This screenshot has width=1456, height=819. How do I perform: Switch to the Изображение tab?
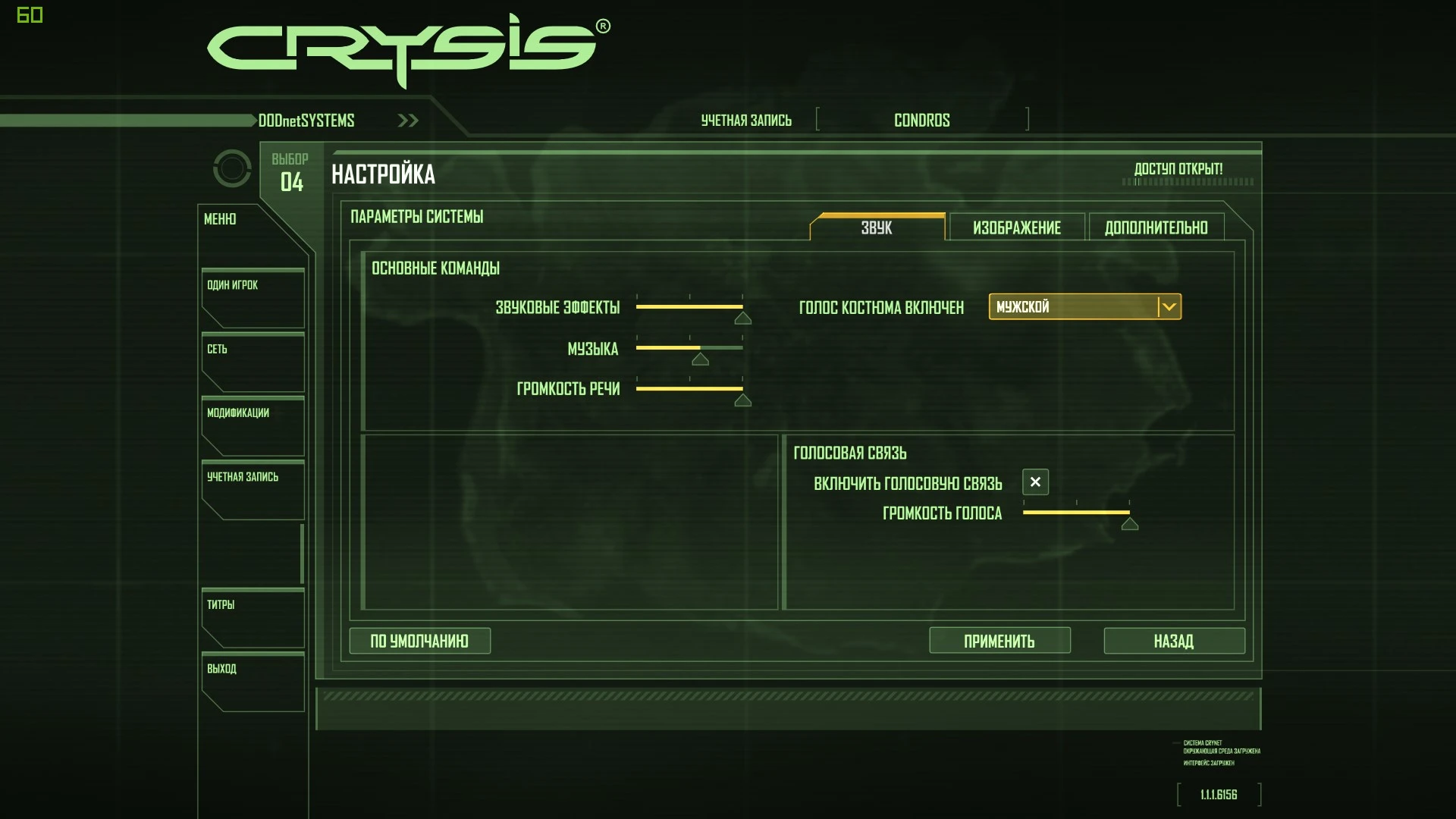1016,227
